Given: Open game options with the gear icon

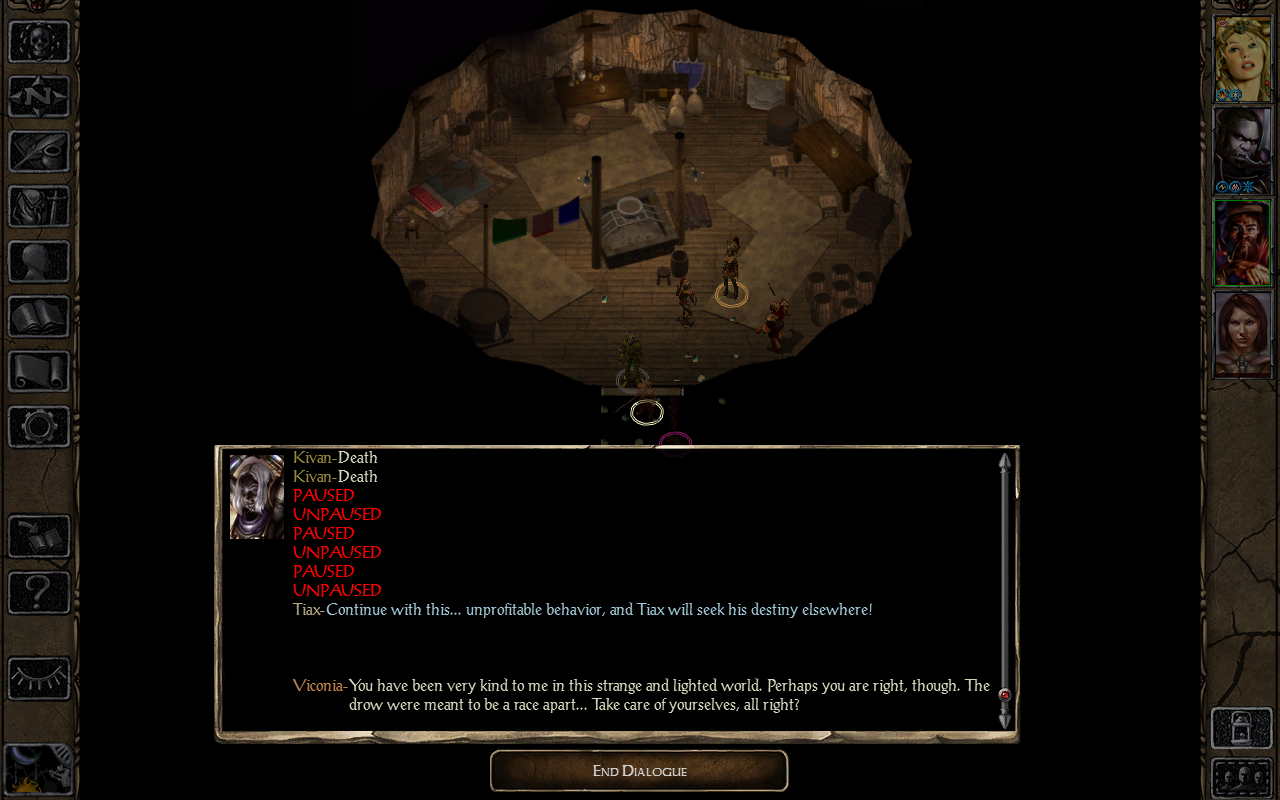Looking at the screenshot, I should pyautogui.click(x=39, y=427).
